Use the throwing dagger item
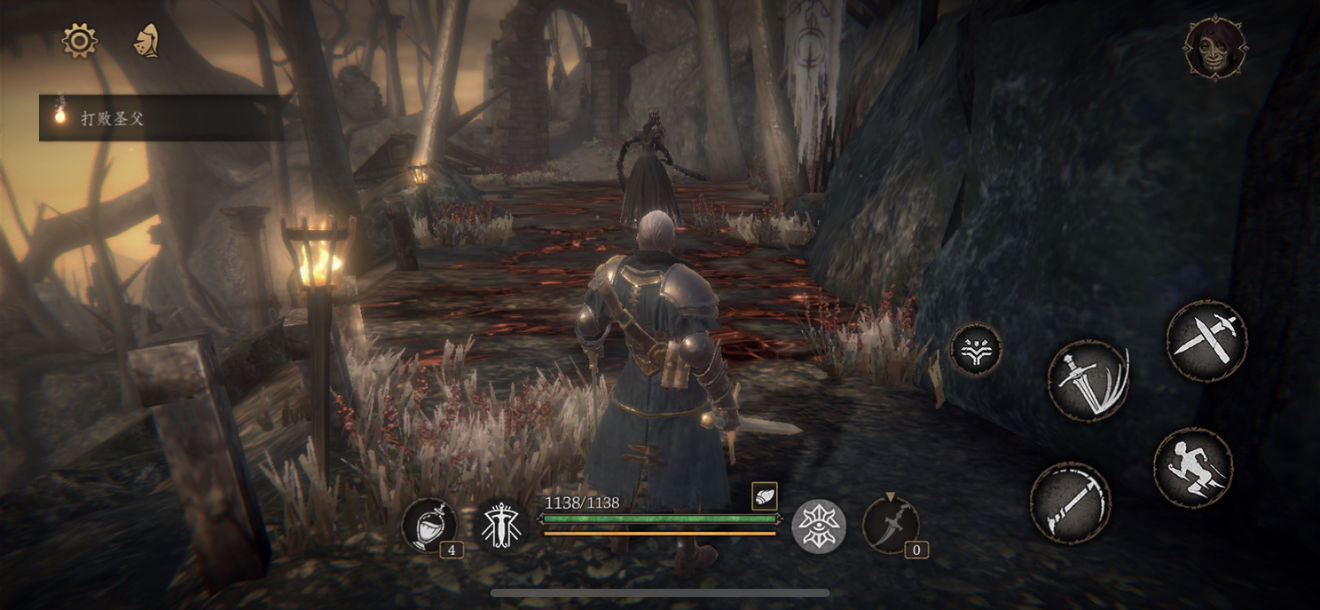Image resolution: width=1320 pixels, height=610 pixels. coord(889,523)
